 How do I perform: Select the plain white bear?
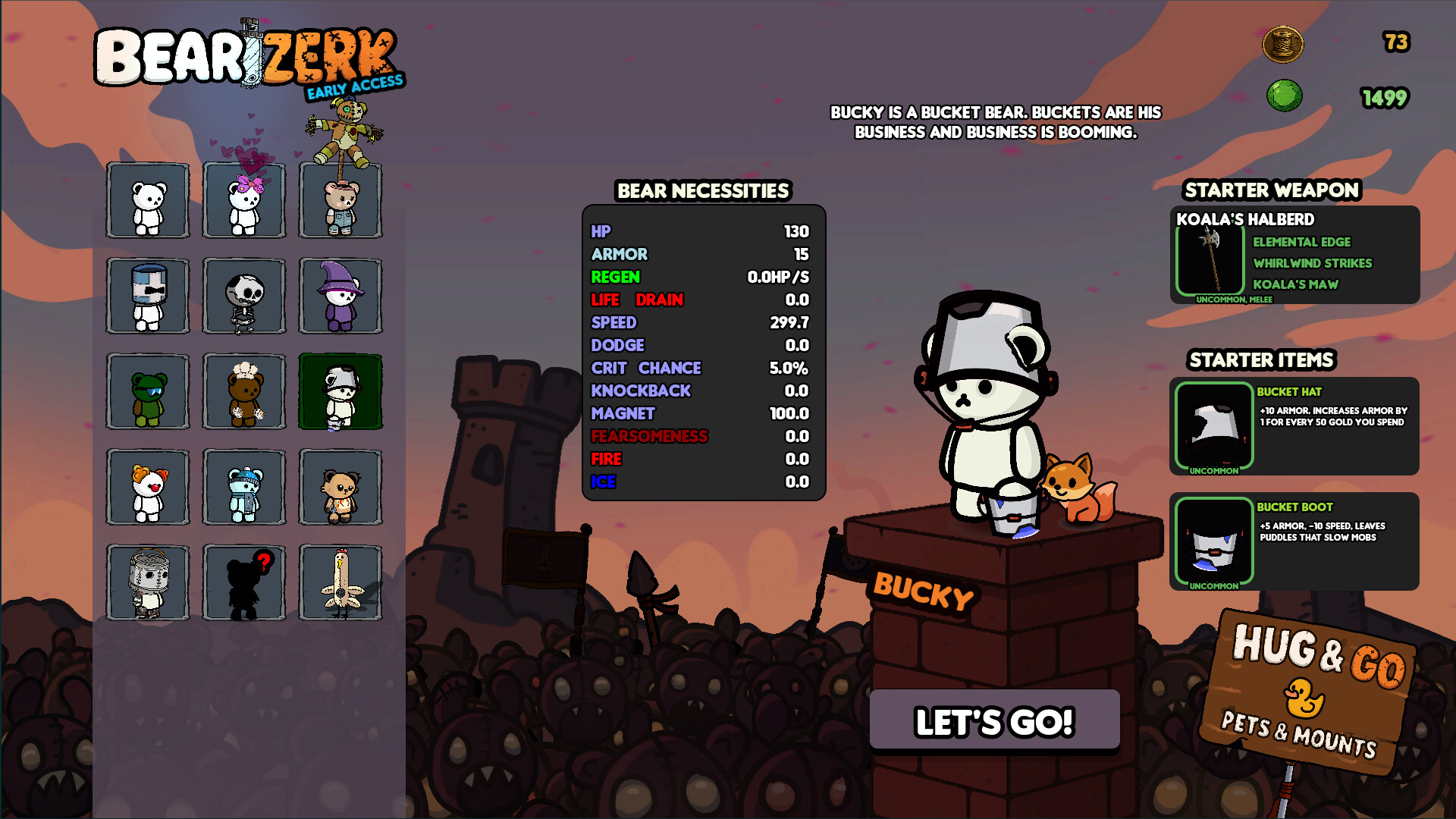click(149, 200)
